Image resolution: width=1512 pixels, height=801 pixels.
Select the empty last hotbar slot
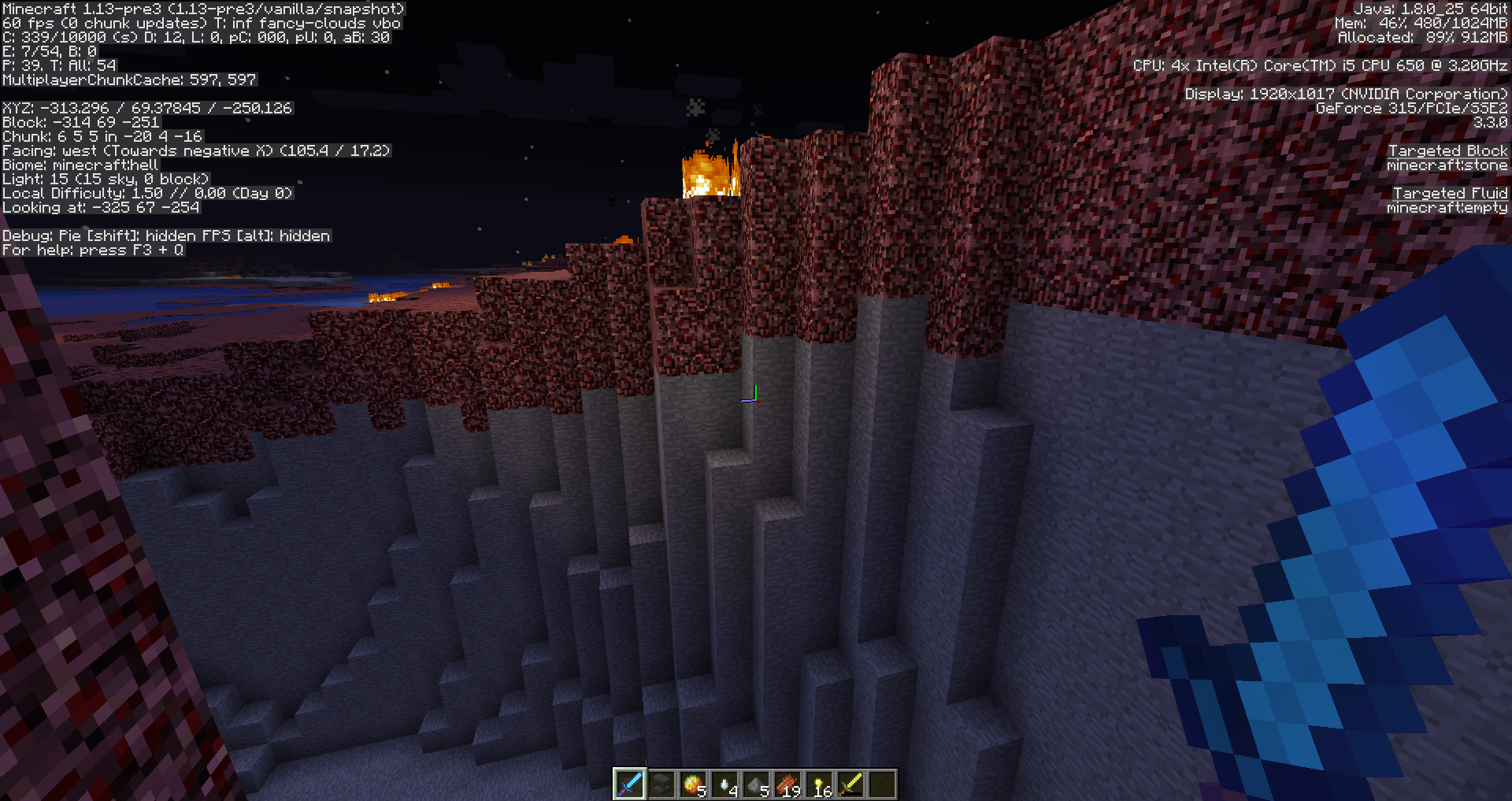tap(882, 784)
